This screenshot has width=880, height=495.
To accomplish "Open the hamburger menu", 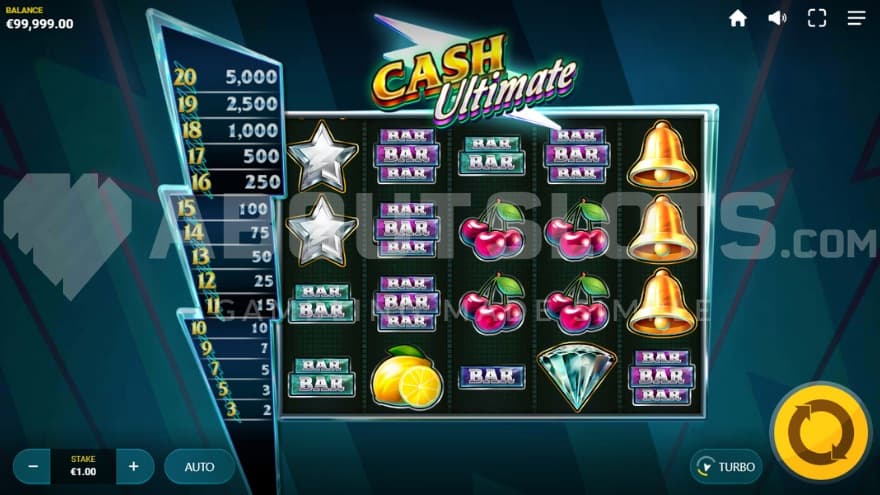I will click(857, 18).
